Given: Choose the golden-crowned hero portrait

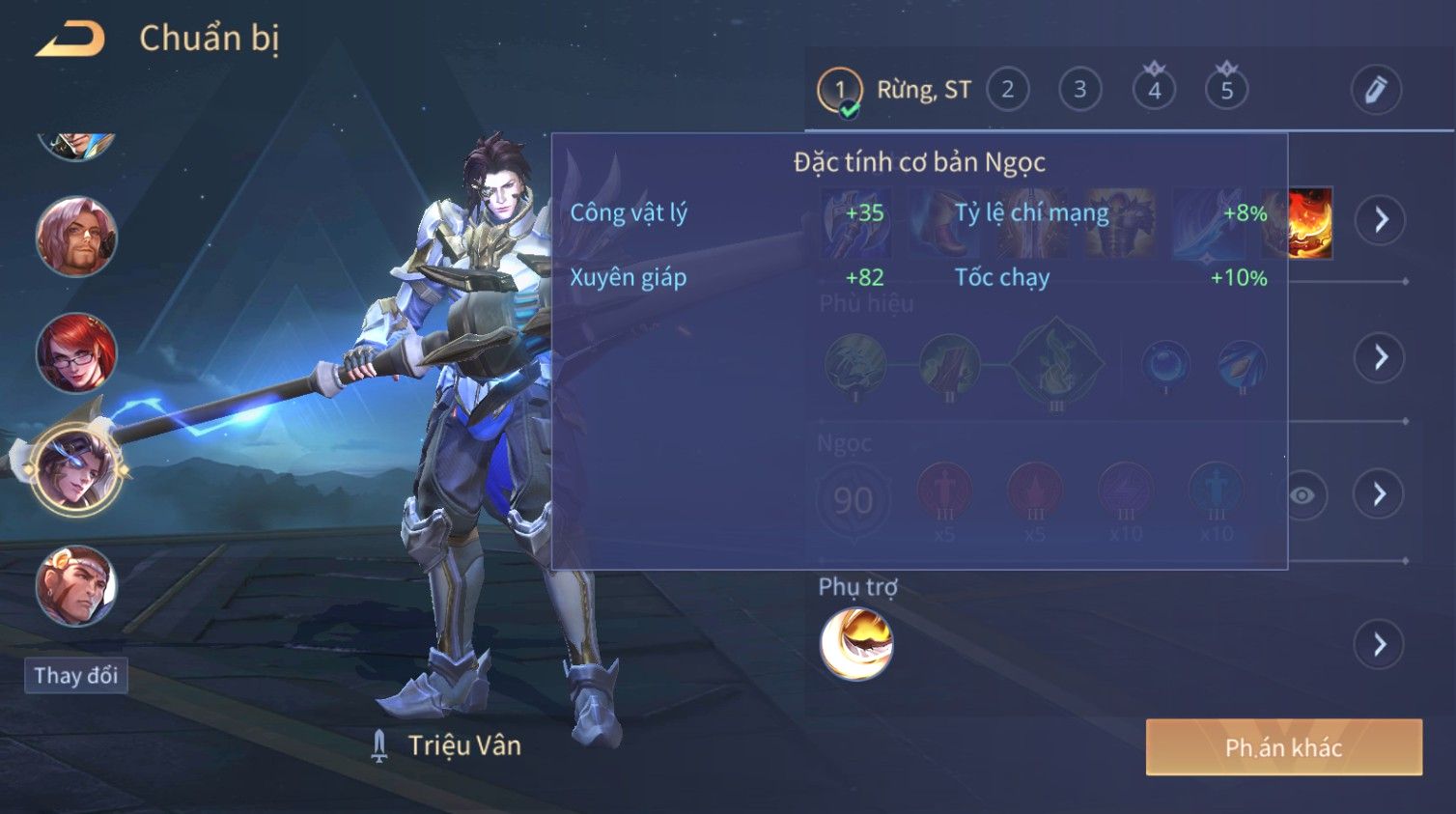Looking at the screenshot, I should [x=76, y=586].
